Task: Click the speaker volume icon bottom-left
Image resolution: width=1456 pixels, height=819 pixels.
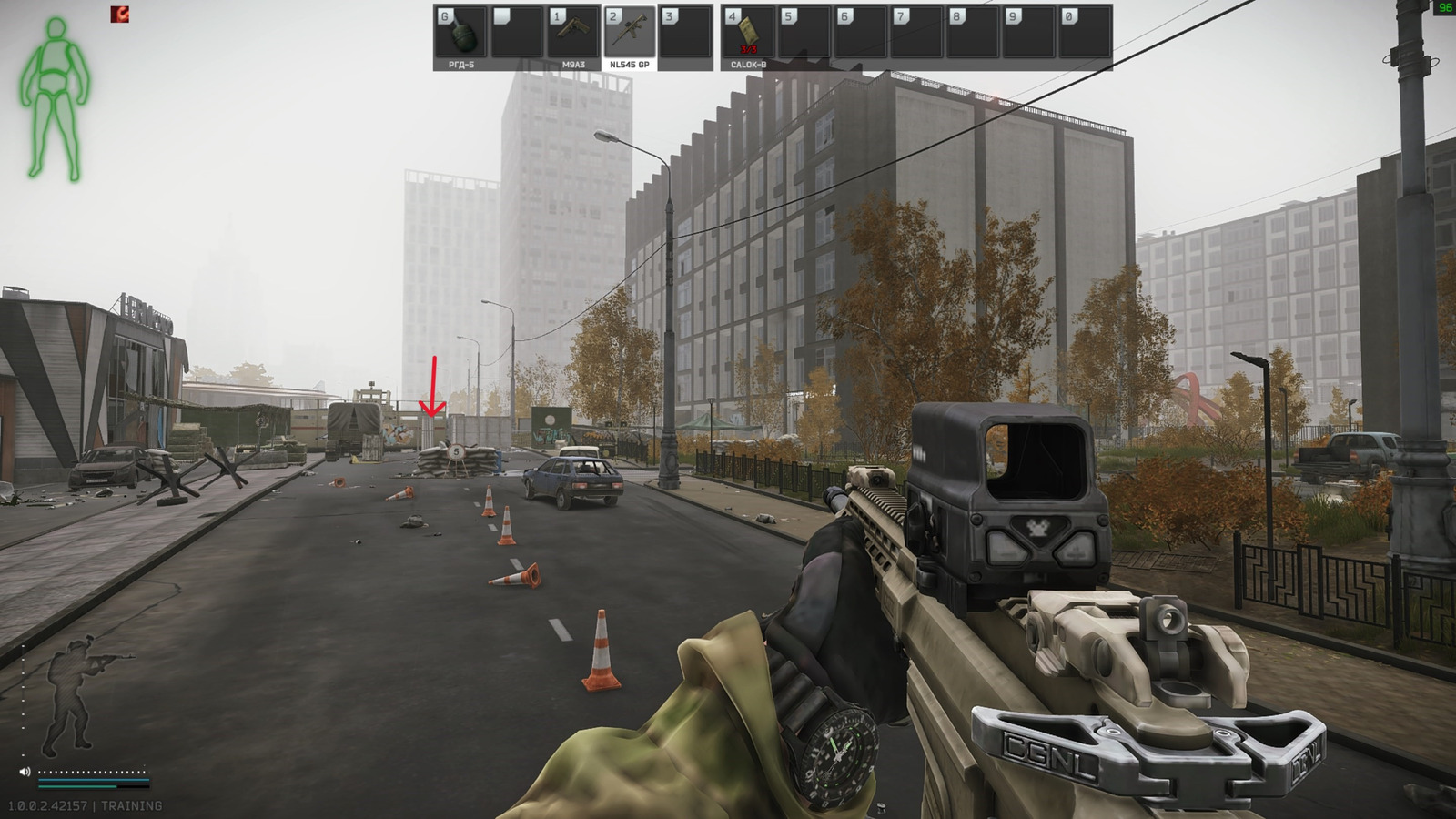Action: tap(25, 771)
